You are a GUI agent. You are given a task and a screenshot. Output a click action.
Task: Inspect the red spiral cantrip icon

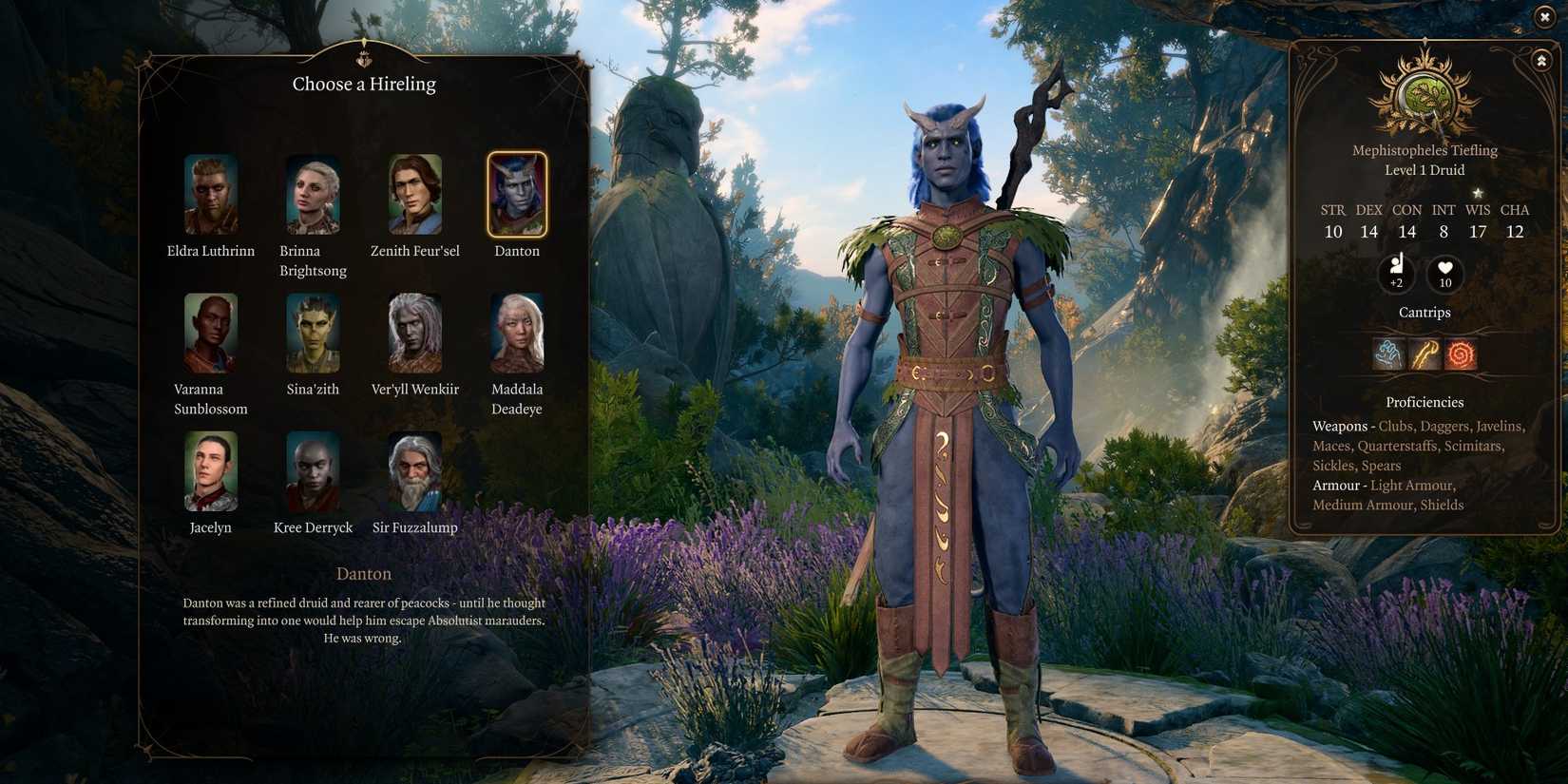point(1461,354)
